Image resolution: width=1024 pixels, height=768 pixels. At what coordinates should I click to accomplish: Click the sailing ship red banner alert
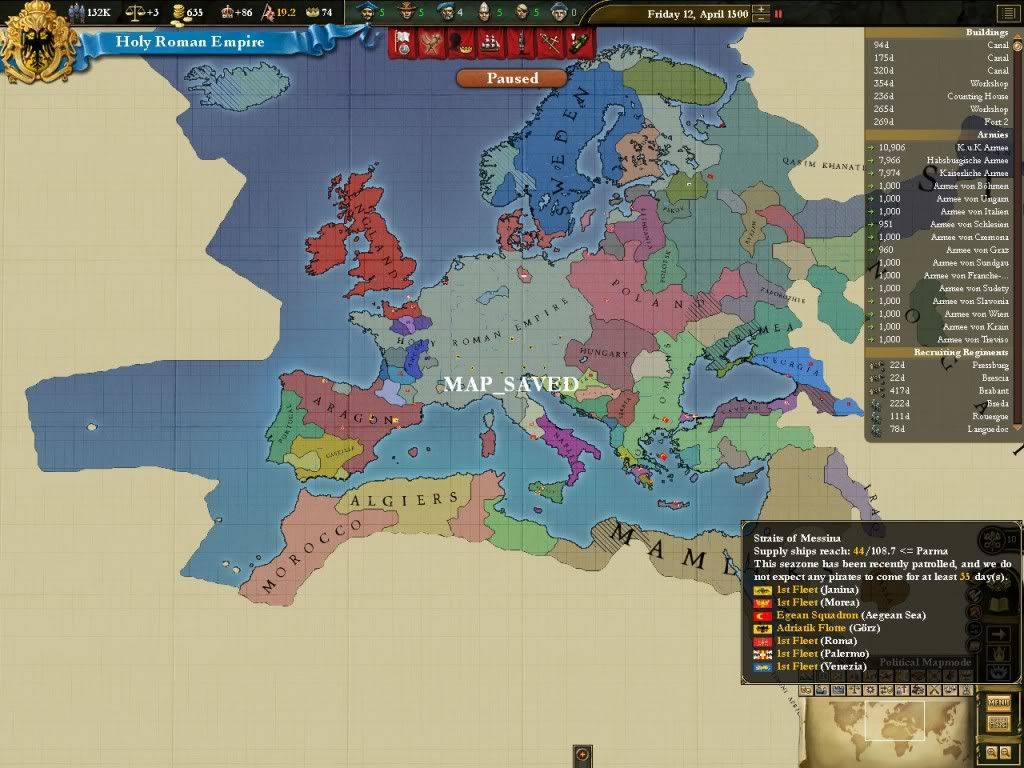tap(491, 42)
